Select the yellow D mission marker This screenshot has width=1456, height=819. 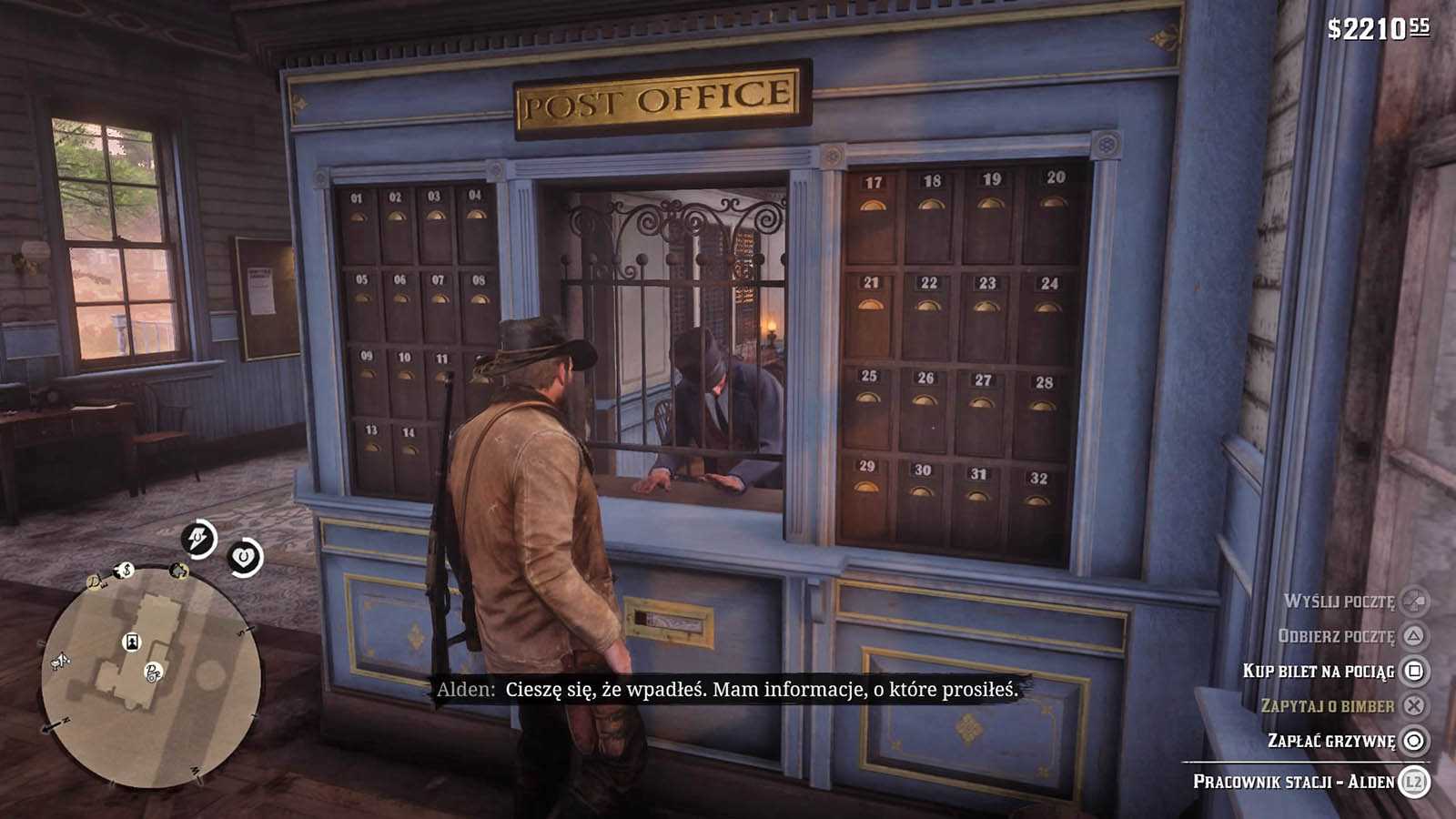tap(94, 582)
